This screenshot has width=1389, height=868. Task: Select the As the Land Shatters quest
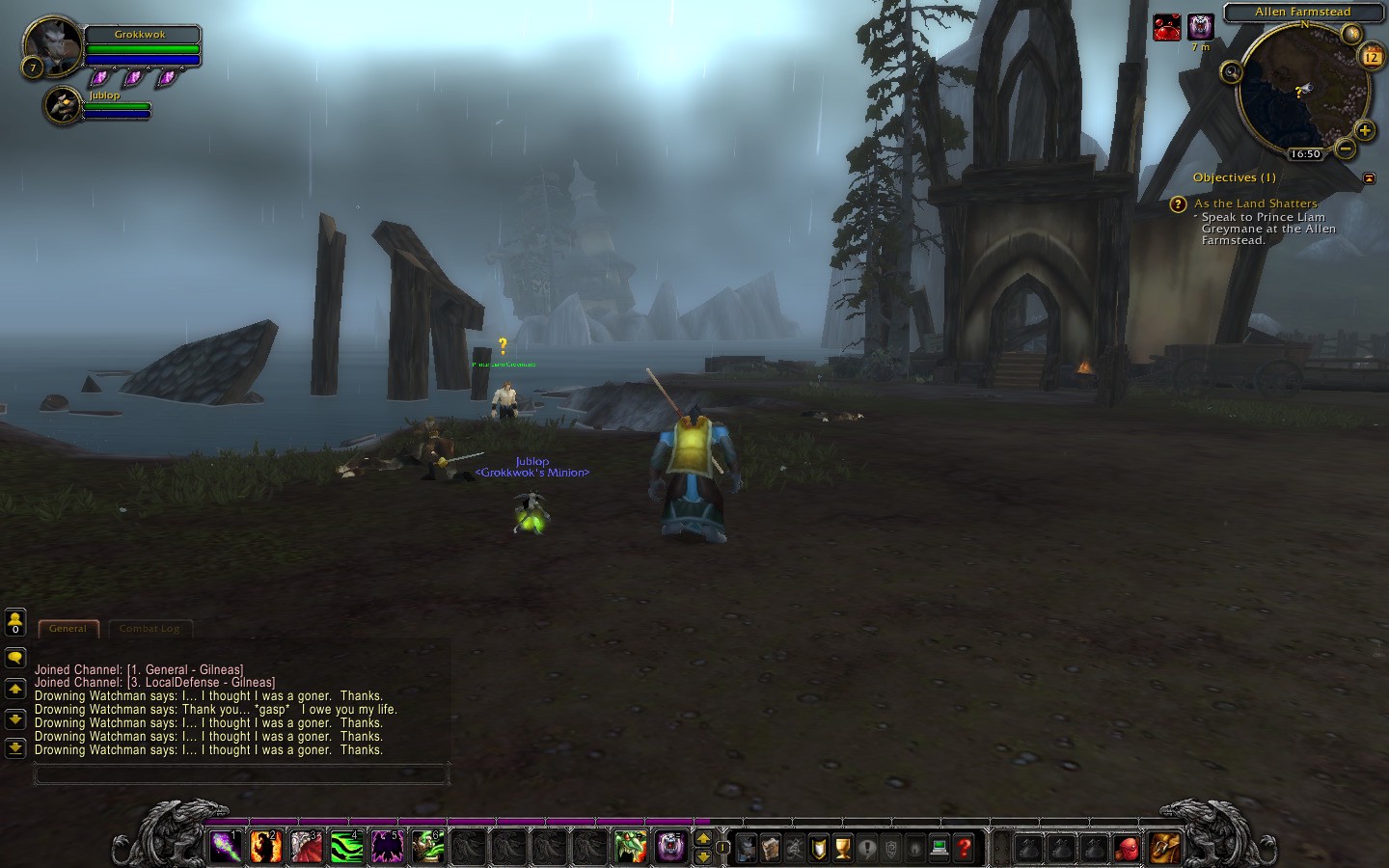coord(1255,203)
